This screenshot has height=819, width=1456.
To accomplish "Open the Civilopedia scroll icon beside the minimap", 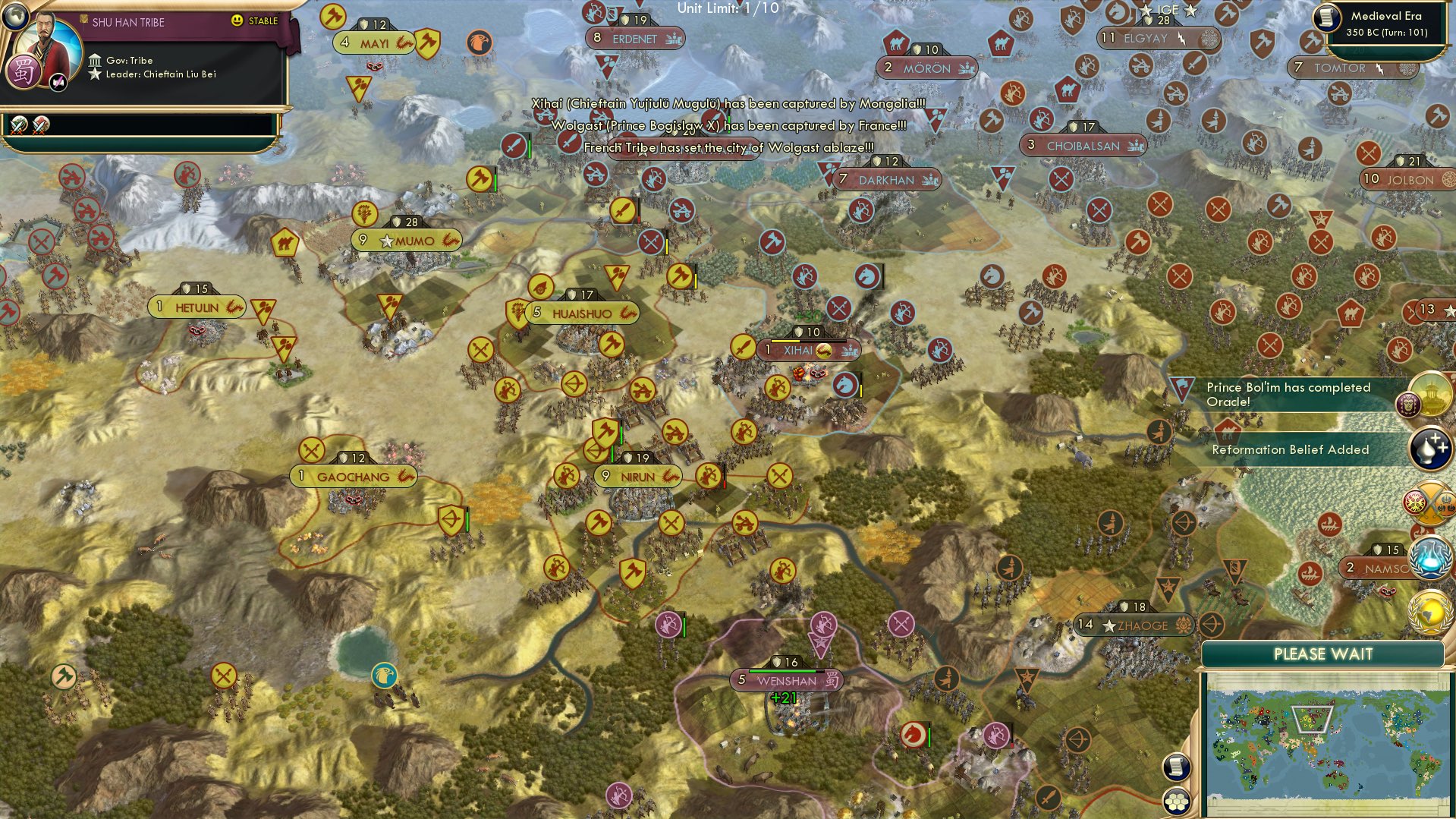I will point(1175,767).
